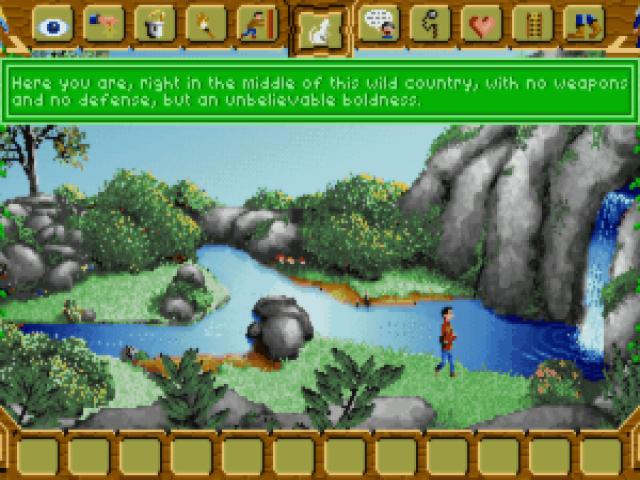This screenshot has height=480, width=640.
Task: Choose the pointing hand take icon
Action: [103, 23]
